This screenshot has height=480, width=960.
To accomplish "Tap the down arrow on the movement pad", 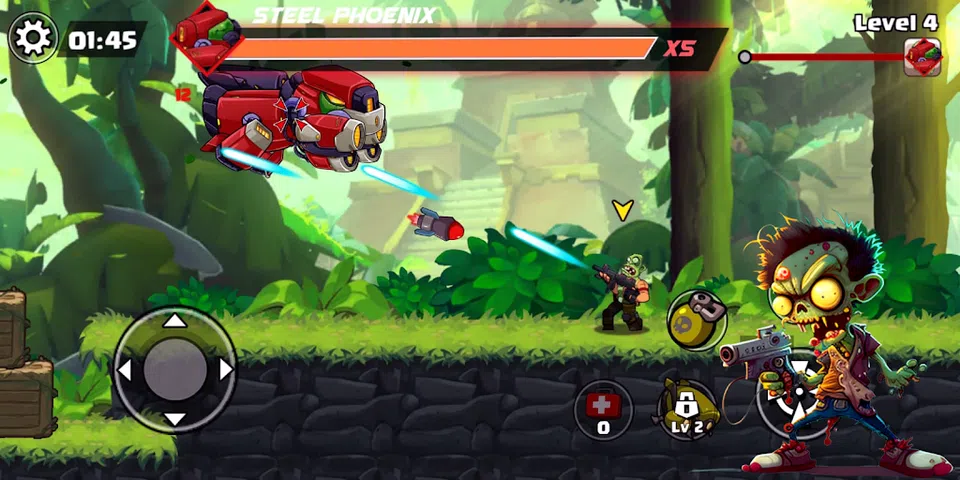I will tap(175, 419).
